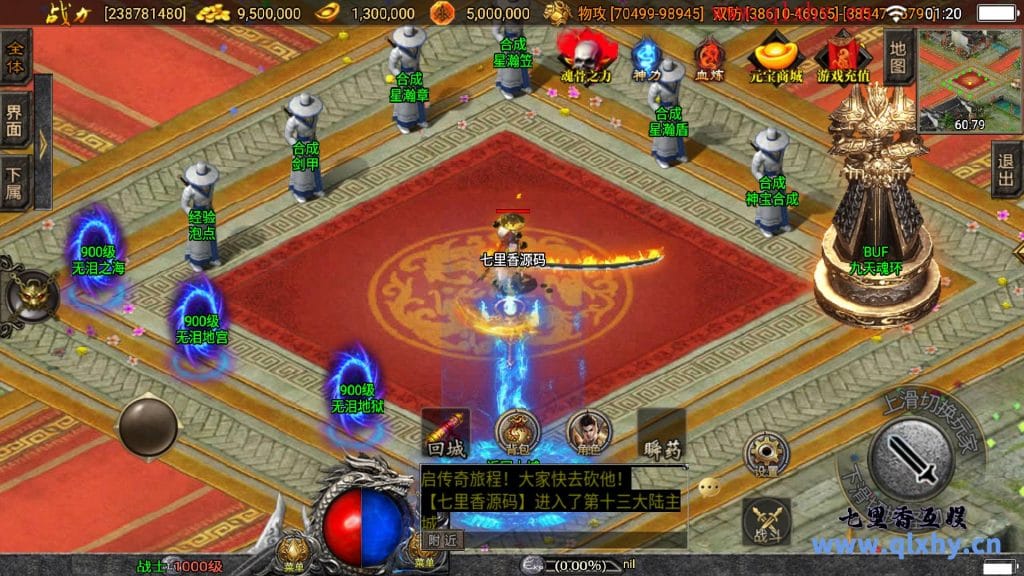Open the 元宝商城 gold ingot shop
Image resolution: width=1024 pixels, height=576 pixels.
click(776, 56)
